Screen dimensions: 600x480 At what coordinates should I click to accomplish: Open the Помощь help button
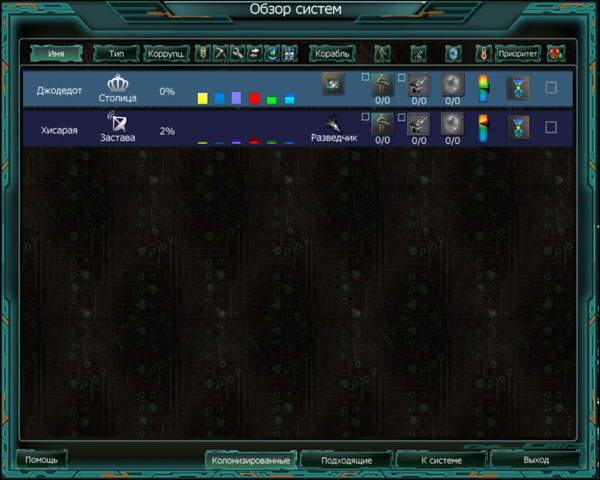(x=42, y=459)
